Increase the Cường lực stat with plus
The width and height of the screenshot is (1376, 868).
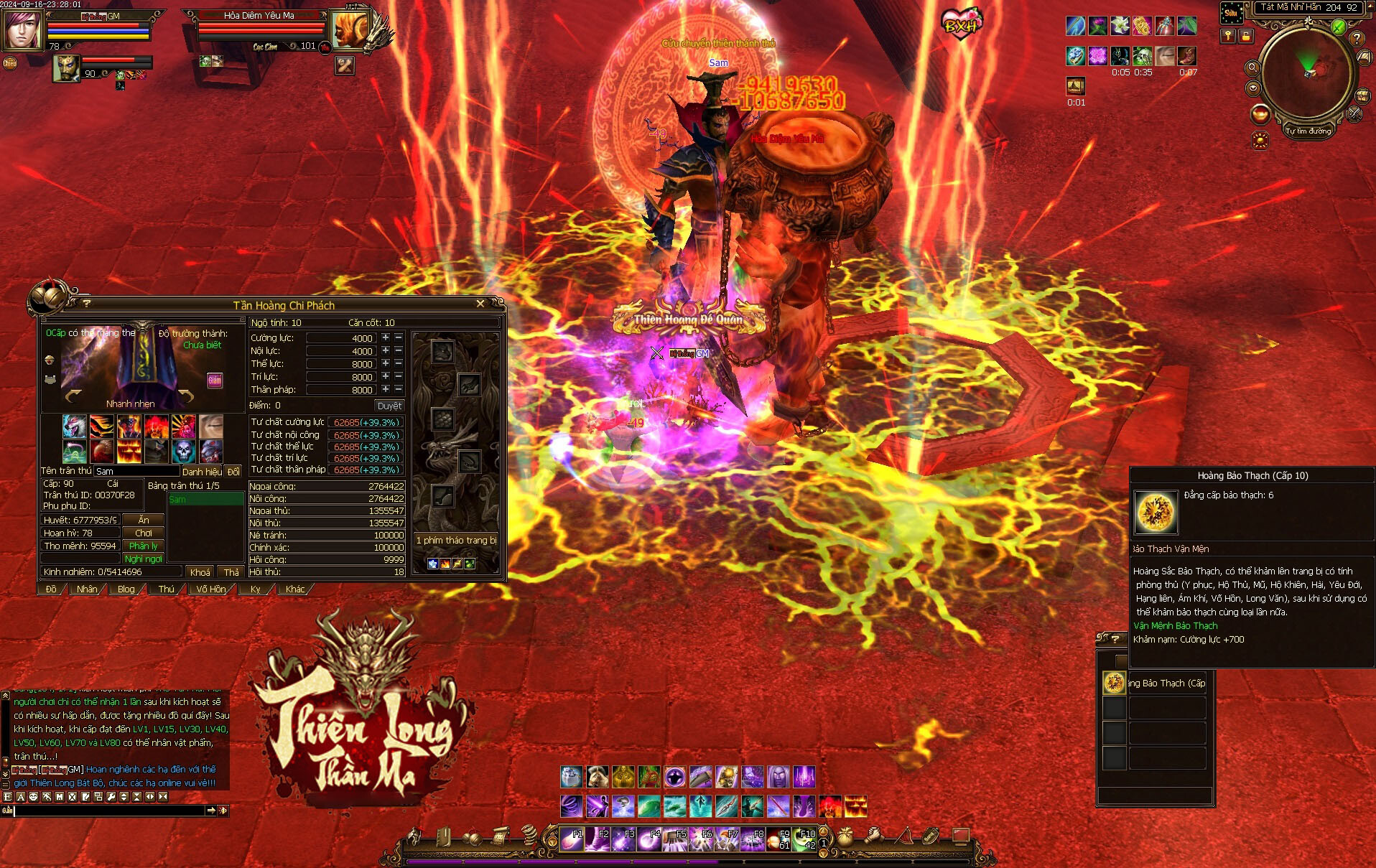click(x=386, y=337)
